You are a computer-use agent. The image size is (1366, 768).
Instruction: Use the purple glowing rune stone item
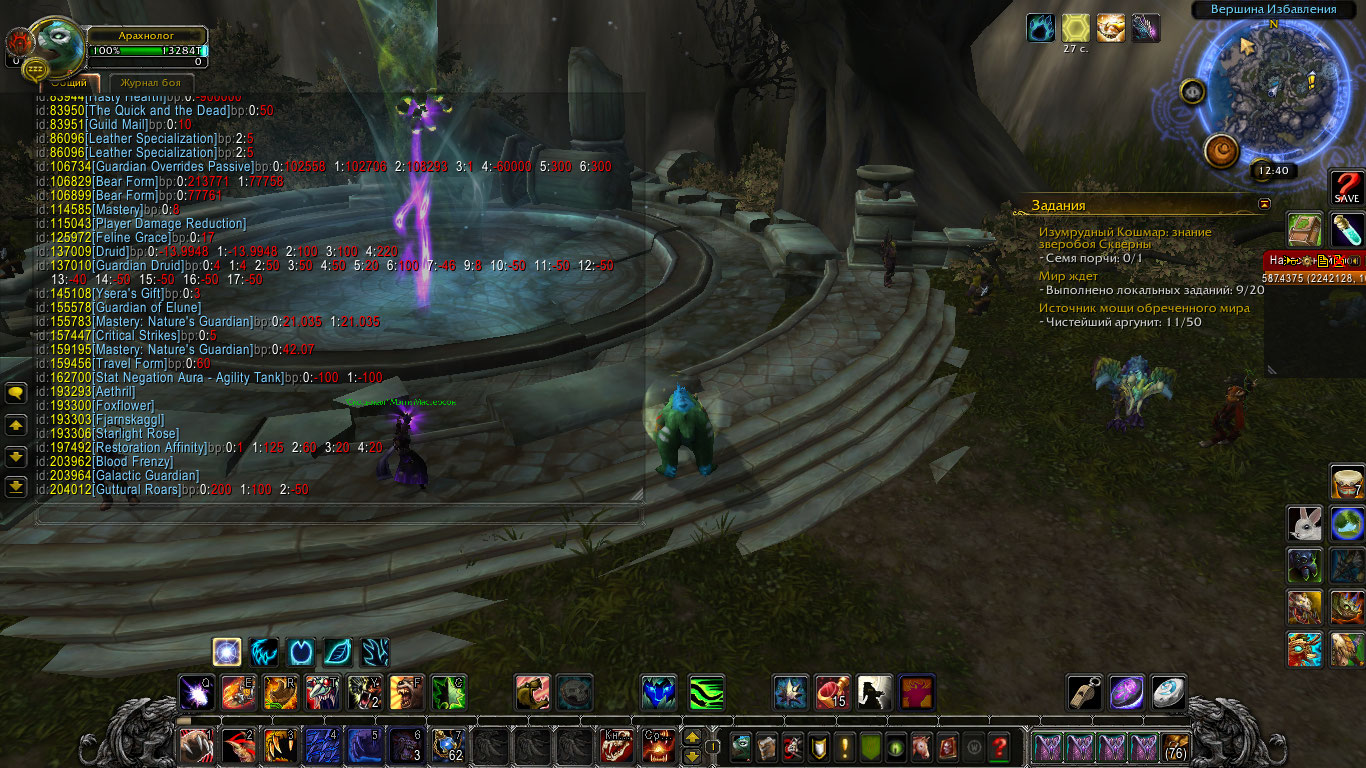(x=1126, y=692)
